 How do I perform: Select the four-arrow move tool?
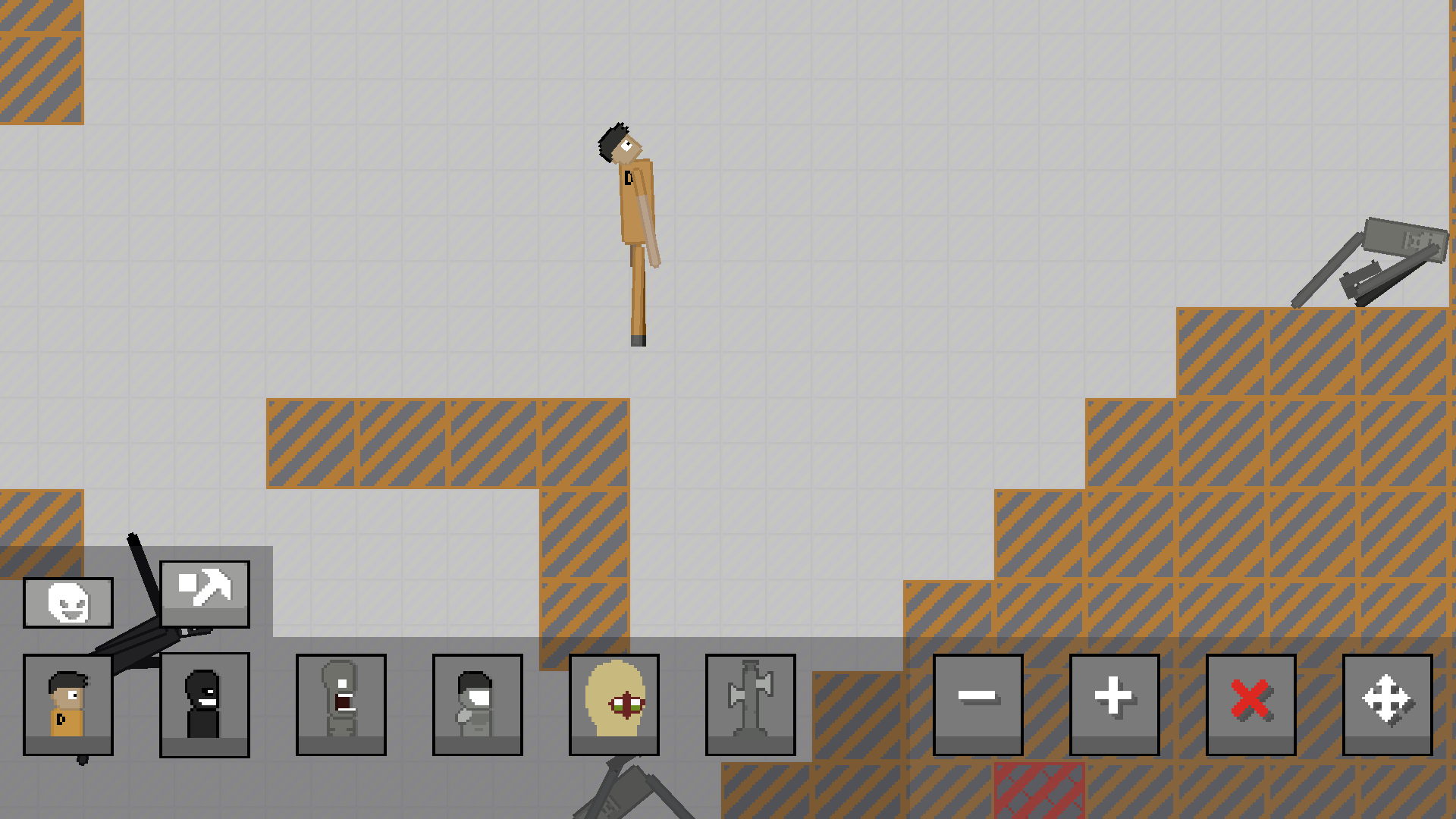point(1387,704)
